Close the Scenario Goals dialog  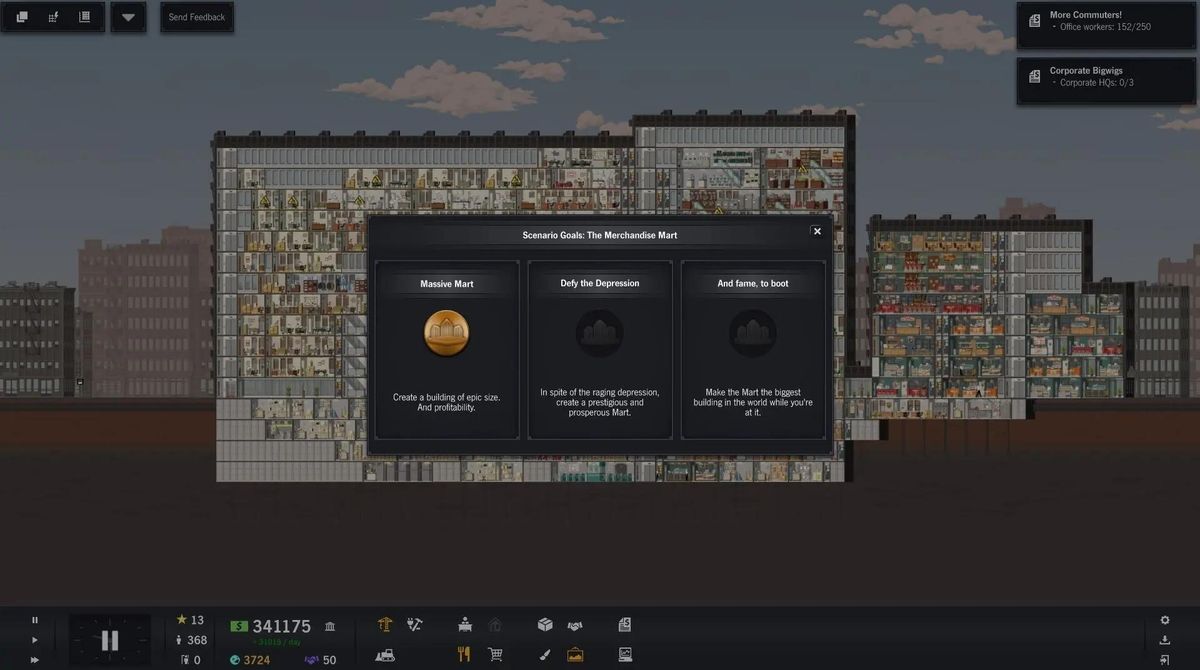(x=817, y=231)
